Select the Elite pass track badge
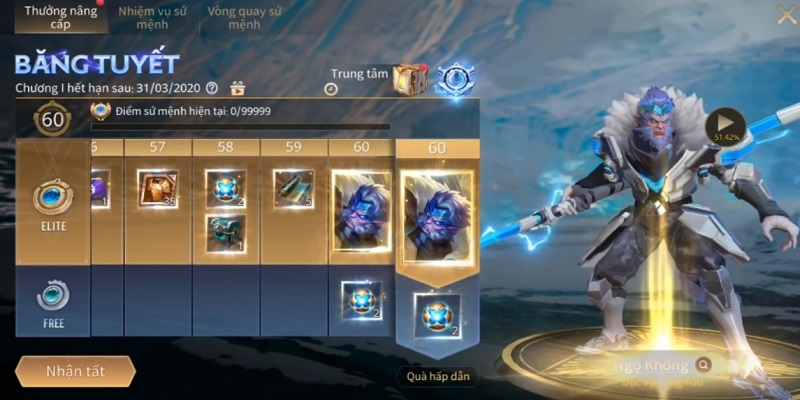This screenshot has width=800, height=400. [53, 201]
